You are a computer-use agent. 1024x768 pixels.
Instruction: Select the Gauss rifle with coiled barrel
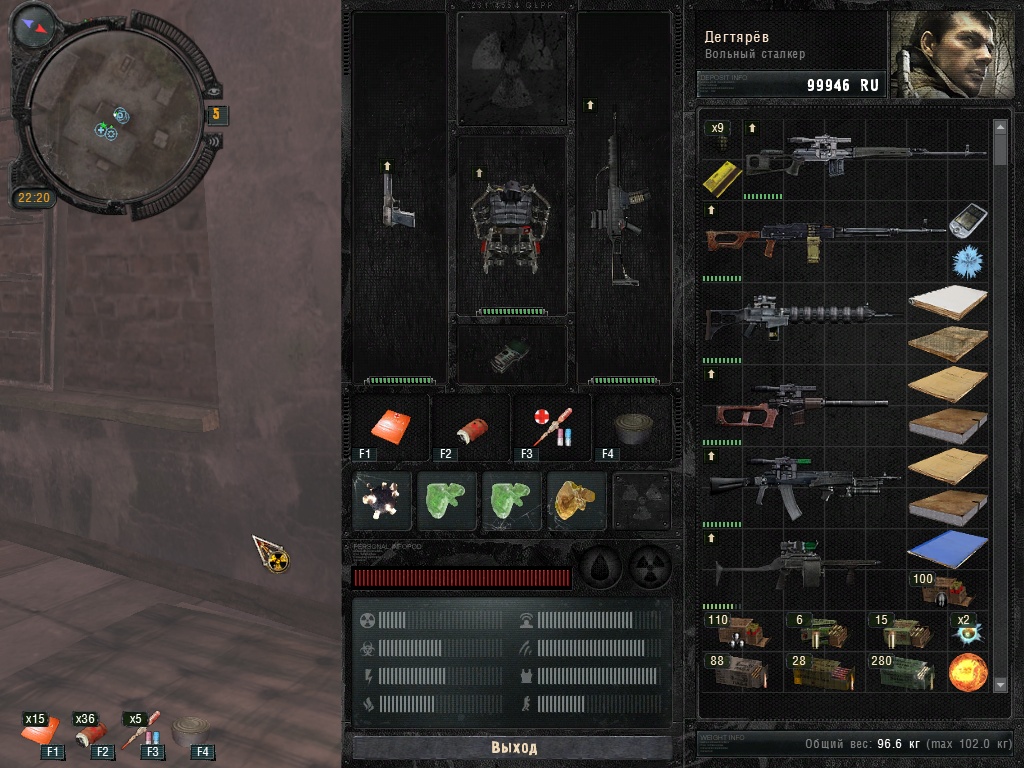(800, 320)
